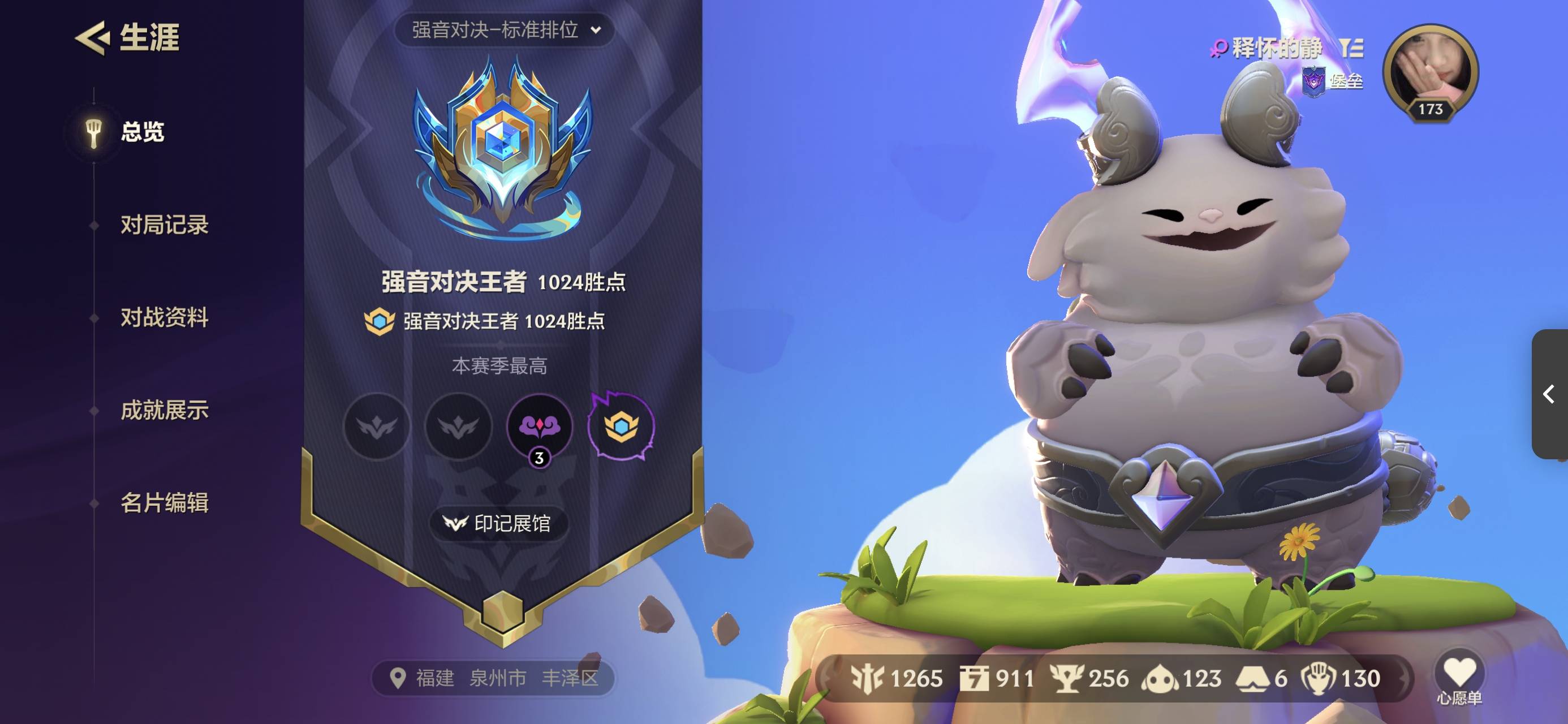Select the purple season badge numbered 3
The height and width of the screenshot is (724, 1568).
point(539,427)
